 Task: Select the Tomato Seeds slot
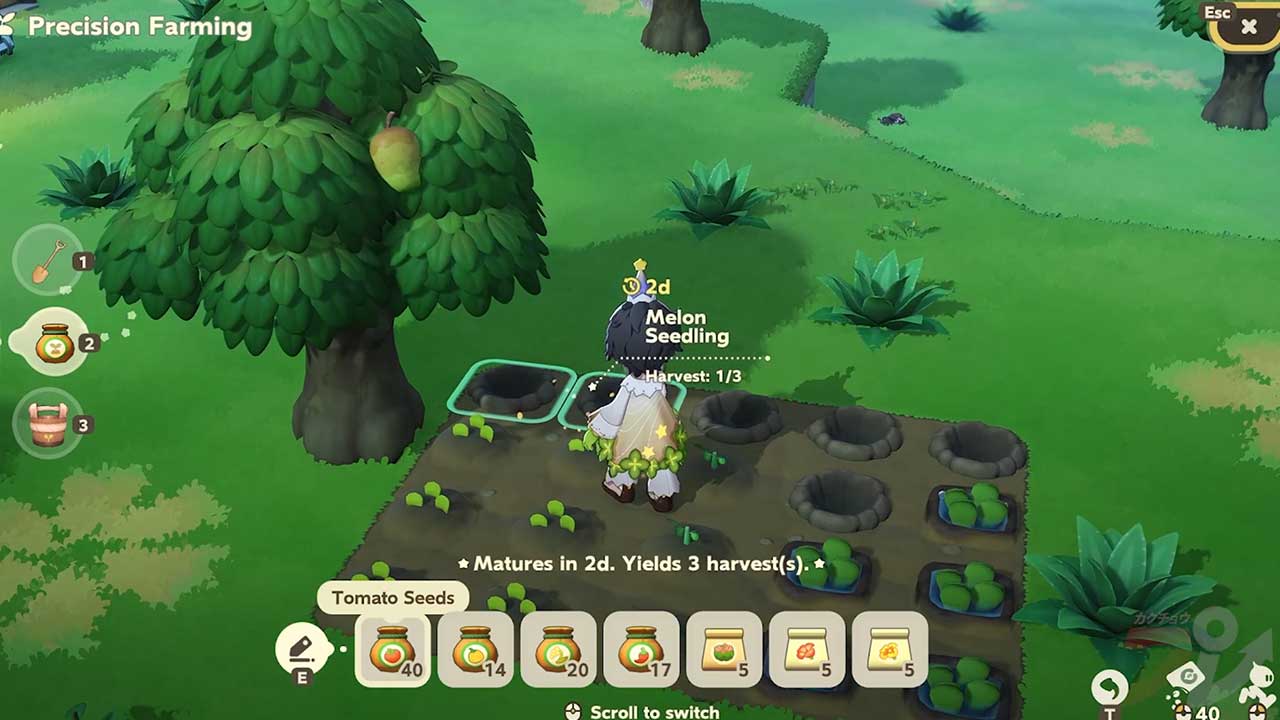[x=393, y=650]
